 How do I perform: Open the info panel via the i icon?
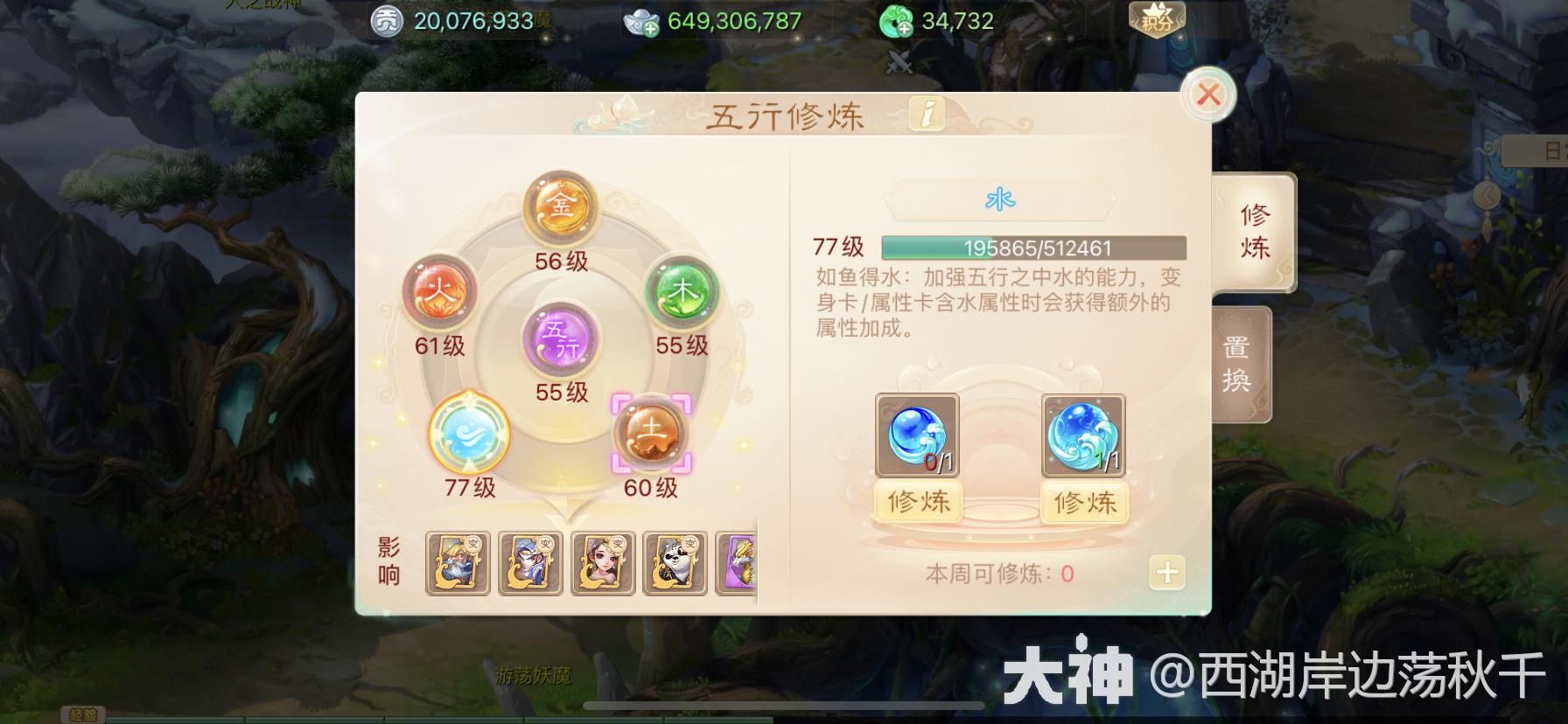[927, 115]
